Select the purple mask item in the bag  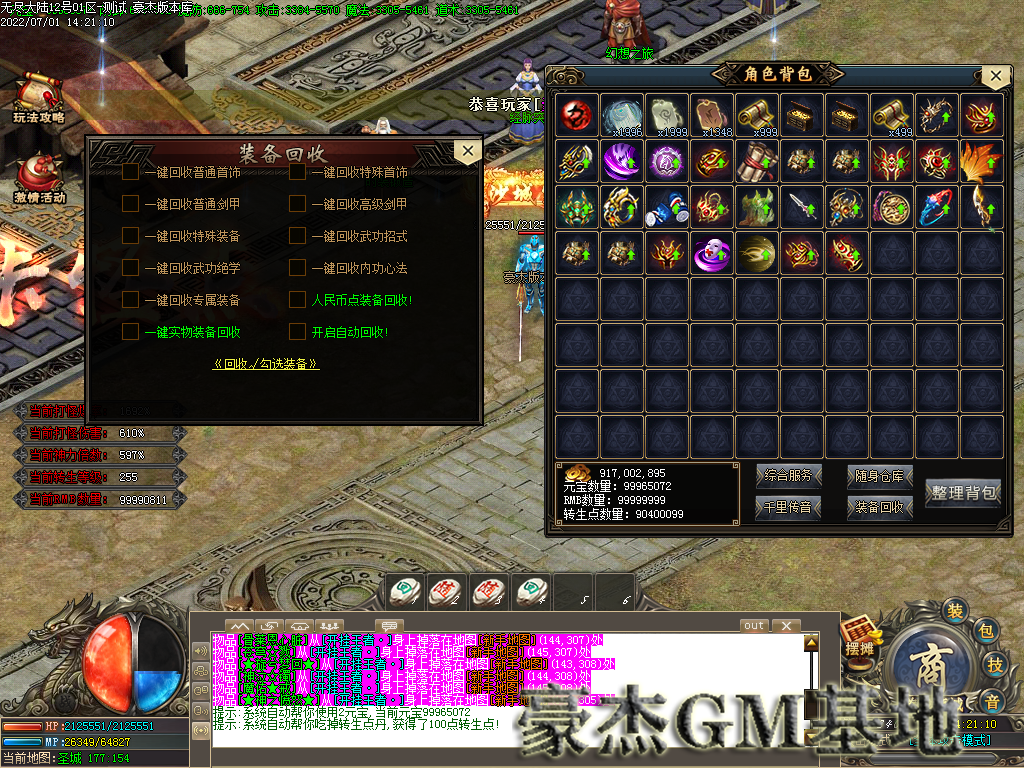click(714, 252)
